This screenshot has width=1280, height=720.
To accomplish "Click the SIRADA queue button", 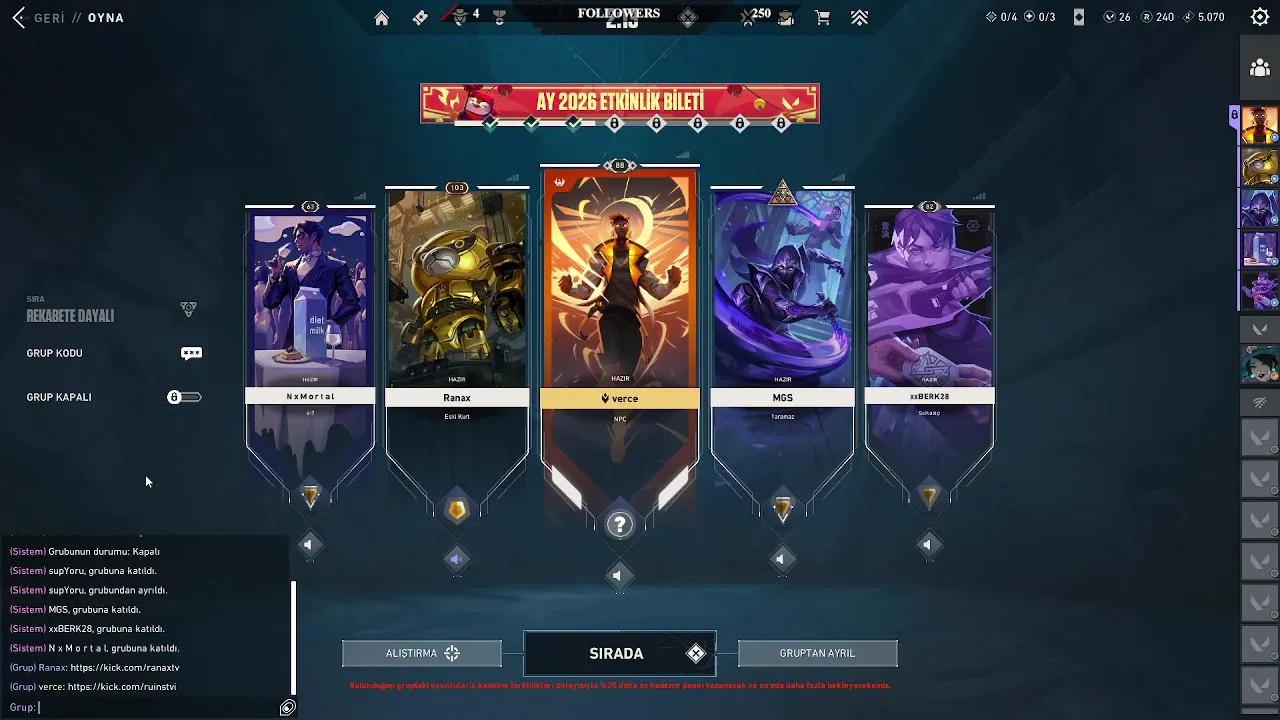I will [619, 653].
